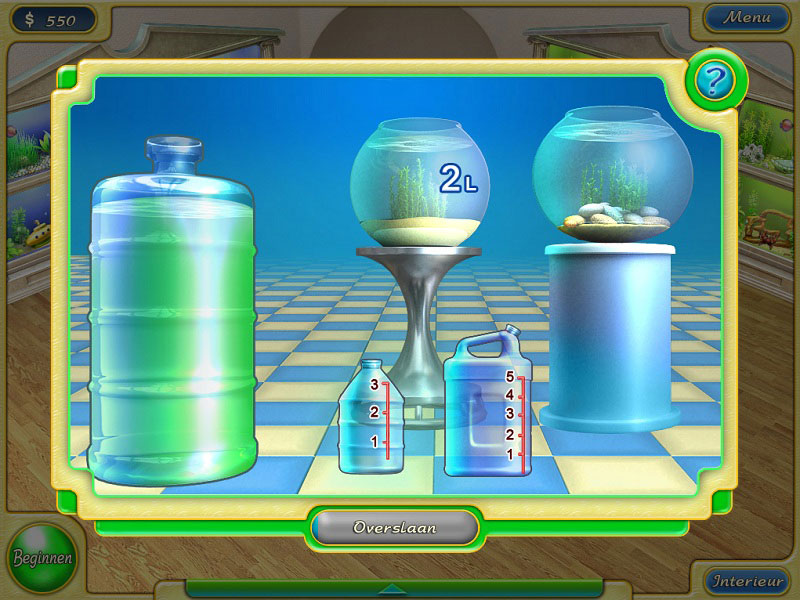Expand the bottom panel arrow
The image size is (800, 600).
tap(393, 588)
